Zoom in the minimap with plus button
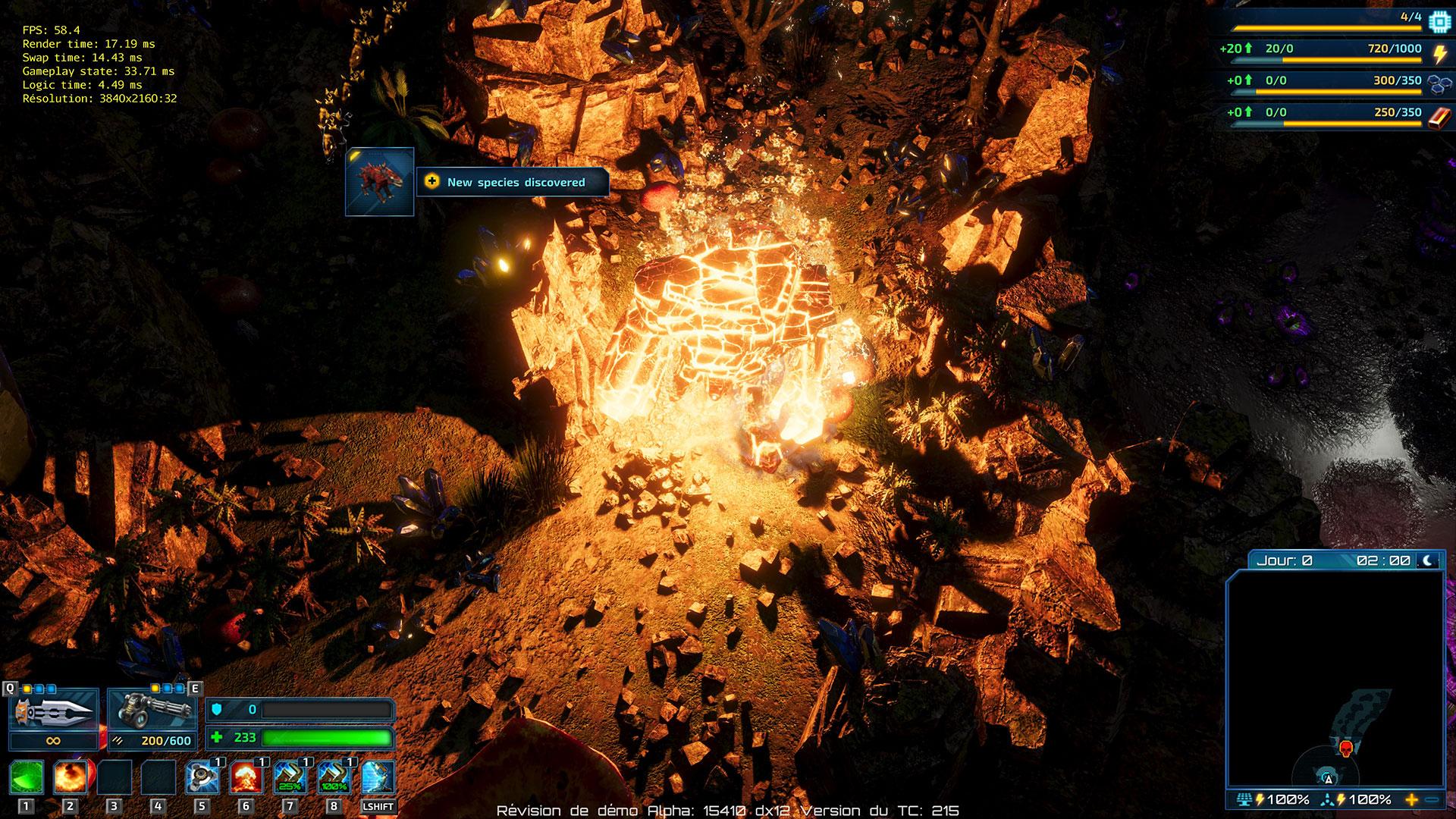Screen dimensions: 1456x819 [1411, 799]
